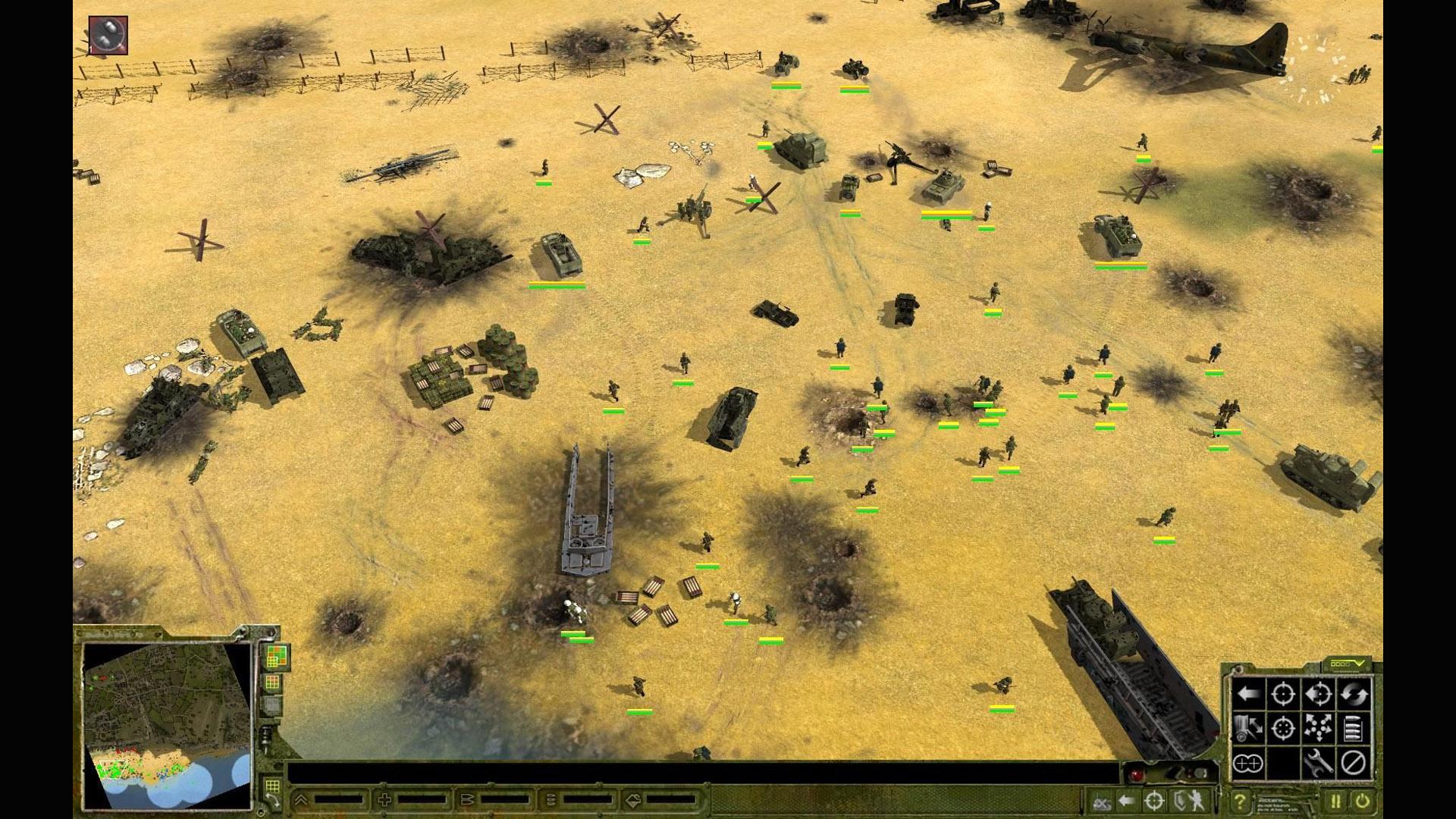Toggle the small orange grid minimap button
Viewport: 1456px width, 819px height.
coord(273,683)
